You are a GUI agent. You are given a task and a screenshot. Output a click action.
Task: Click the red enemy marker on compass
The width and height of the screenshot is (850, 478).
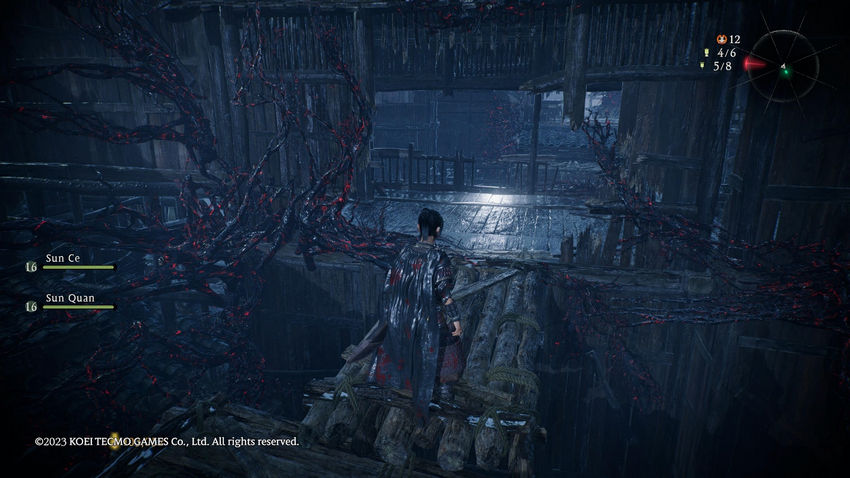click(756, 64)
